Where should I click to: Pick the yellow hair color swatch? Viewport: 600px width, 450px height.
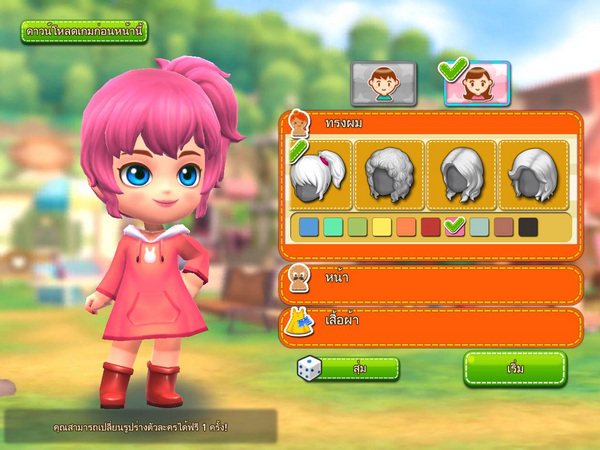point(381,227)
